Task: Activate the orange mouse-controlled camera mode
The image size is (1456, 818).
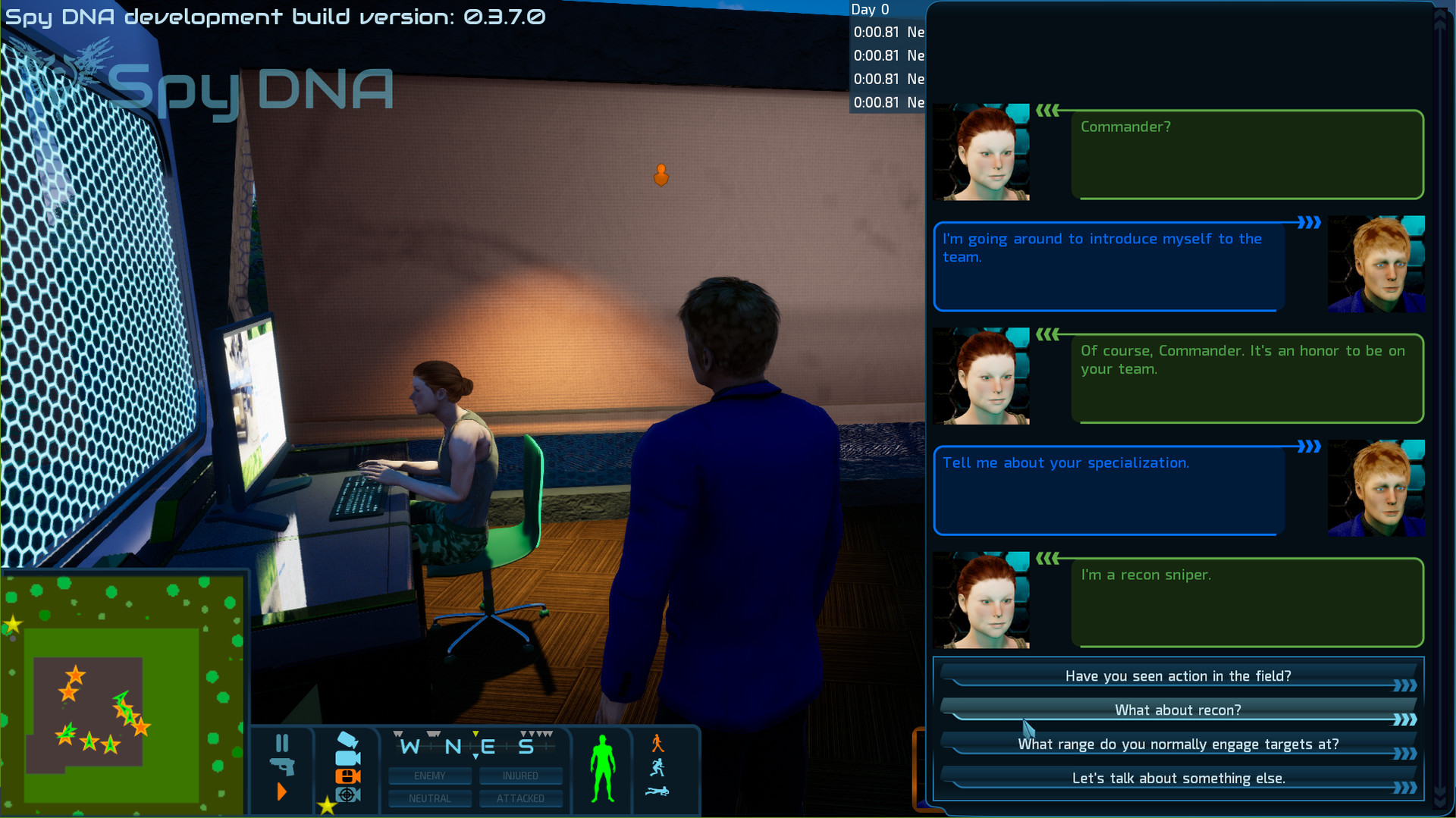Action: (347, 777)
